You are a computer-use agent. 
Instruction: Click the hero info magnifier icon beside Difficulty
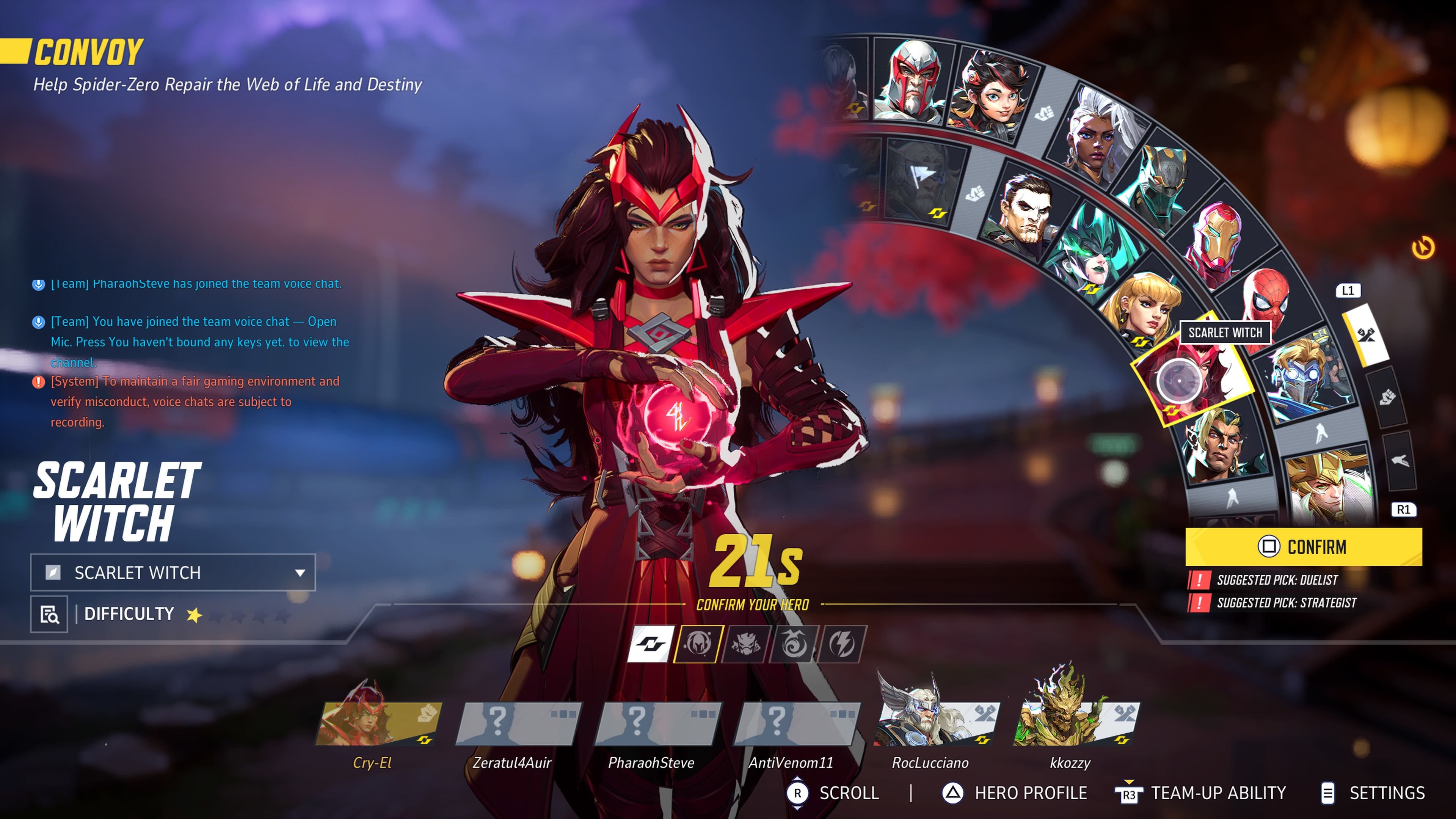click(50, 614)
